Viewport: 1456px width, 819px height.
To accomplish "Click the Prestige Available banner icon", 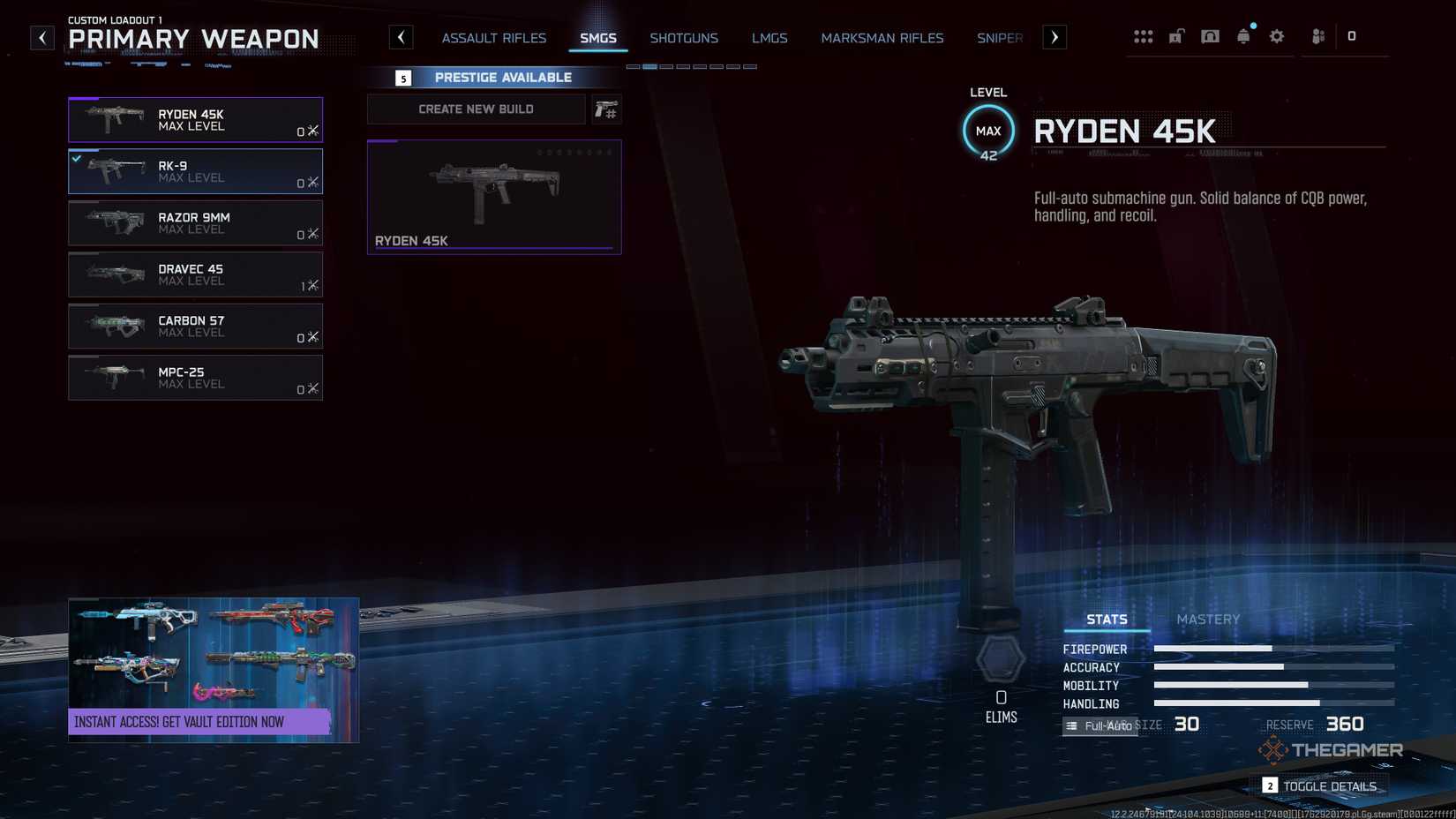I will 402,77.
